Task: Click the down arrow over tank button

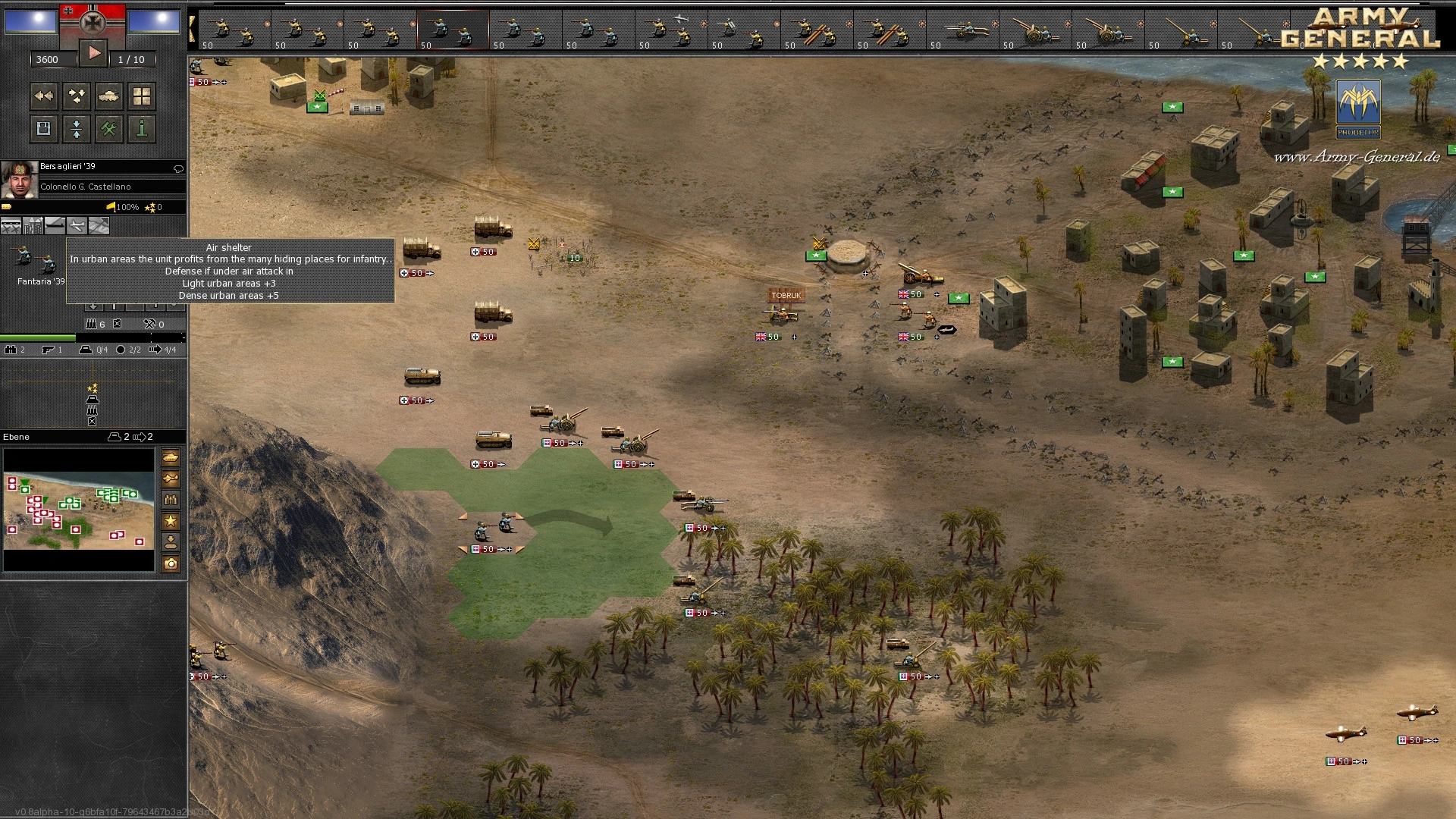Action: (171, 542)
